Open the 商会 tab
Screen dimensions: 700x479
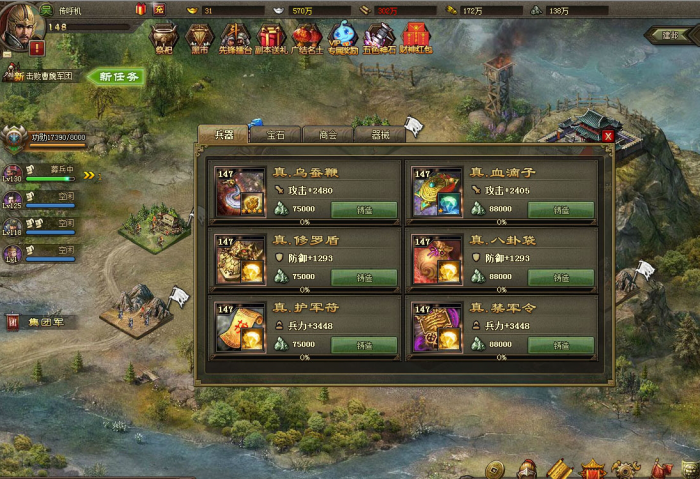327,134
